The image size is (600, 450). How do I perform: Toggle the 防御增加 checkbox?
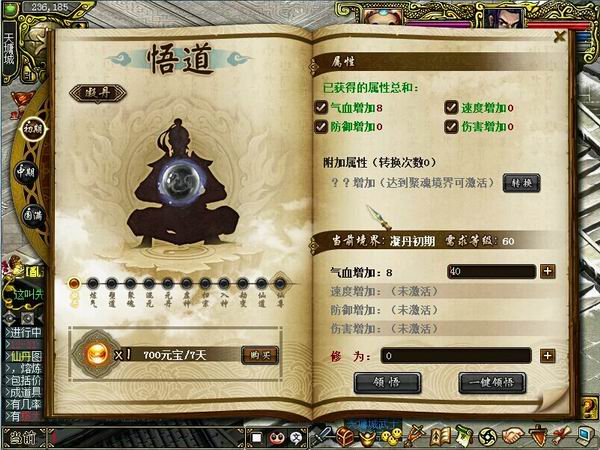pos(321,126)
